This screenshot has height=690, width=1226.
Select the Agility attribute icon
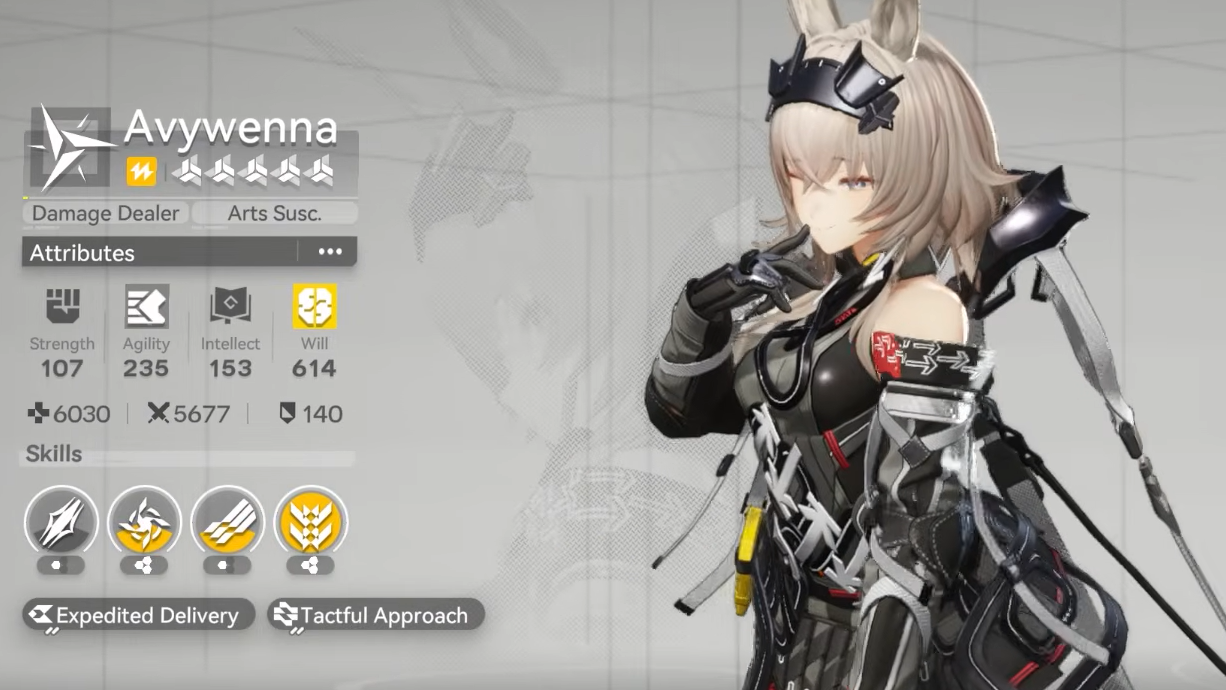(x=146, y=307)
